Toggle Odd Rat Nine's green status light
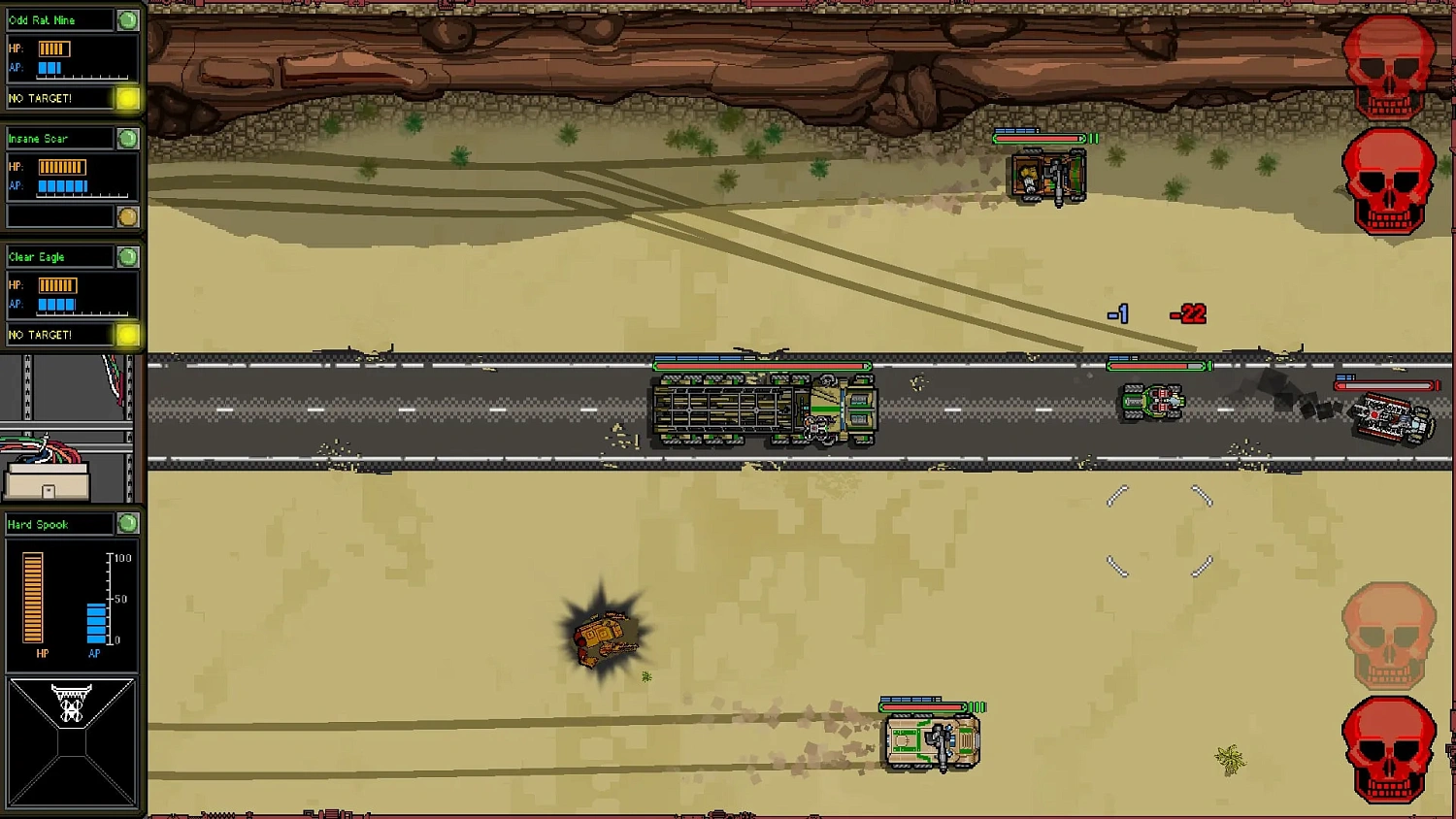The width and height of the screenshot is (1456, 819). click(125, 18)
